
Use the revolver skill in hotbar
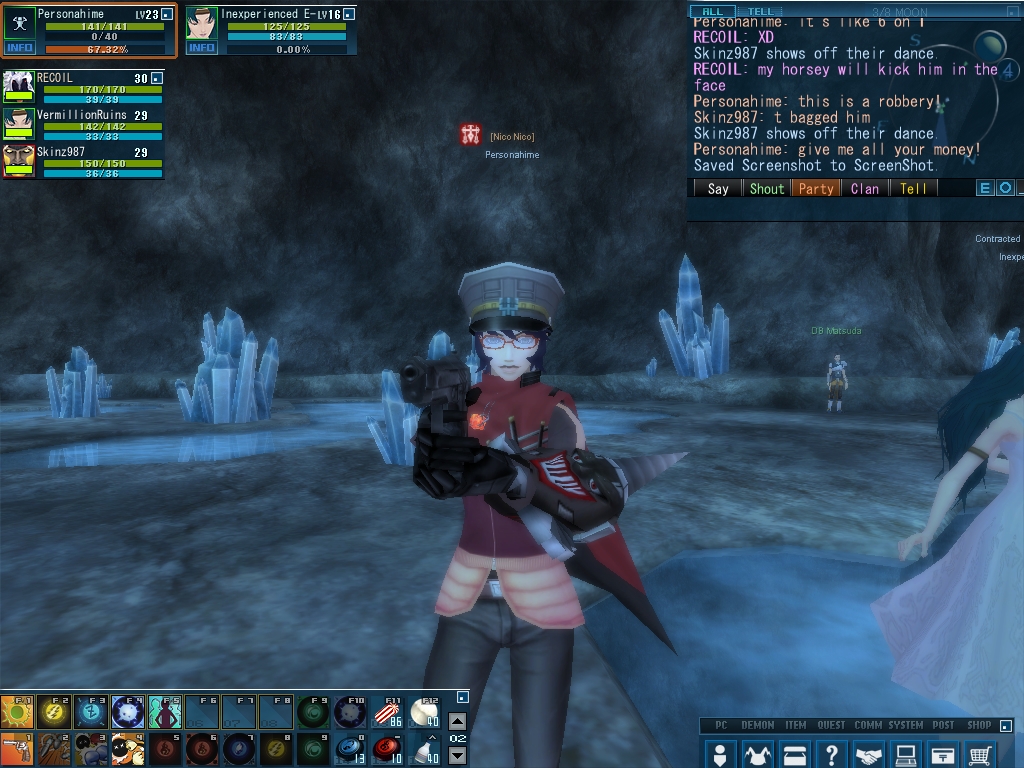18,748
